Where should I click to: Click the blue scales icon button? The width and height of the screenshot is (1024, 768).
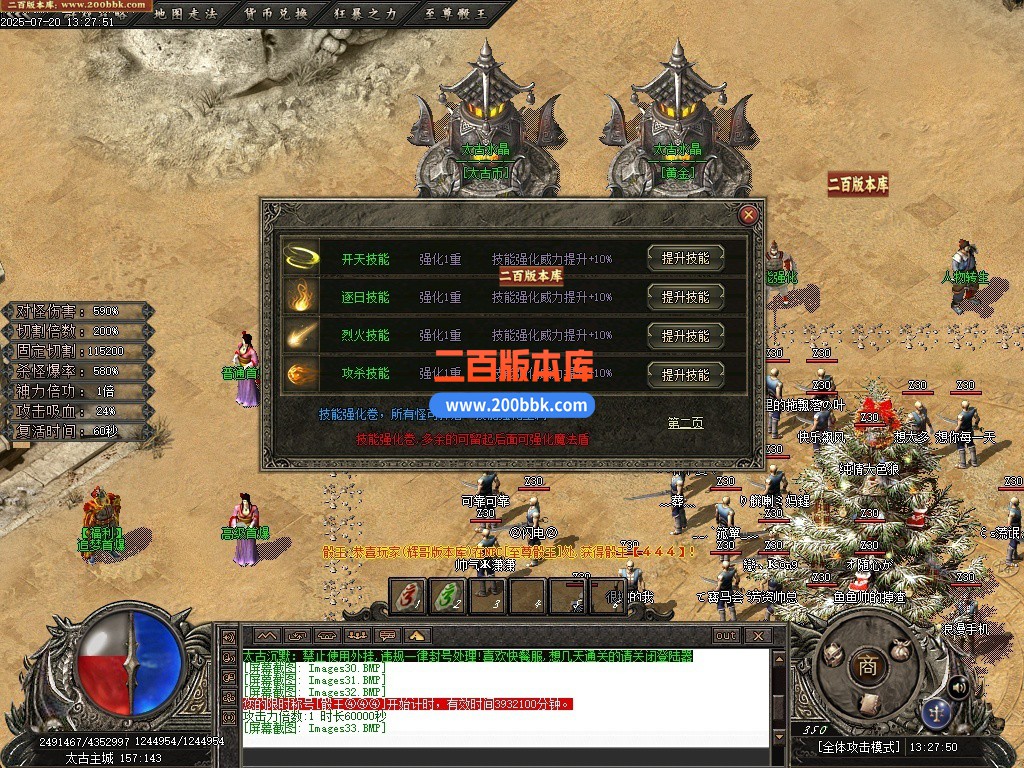[x=937, y=712]
